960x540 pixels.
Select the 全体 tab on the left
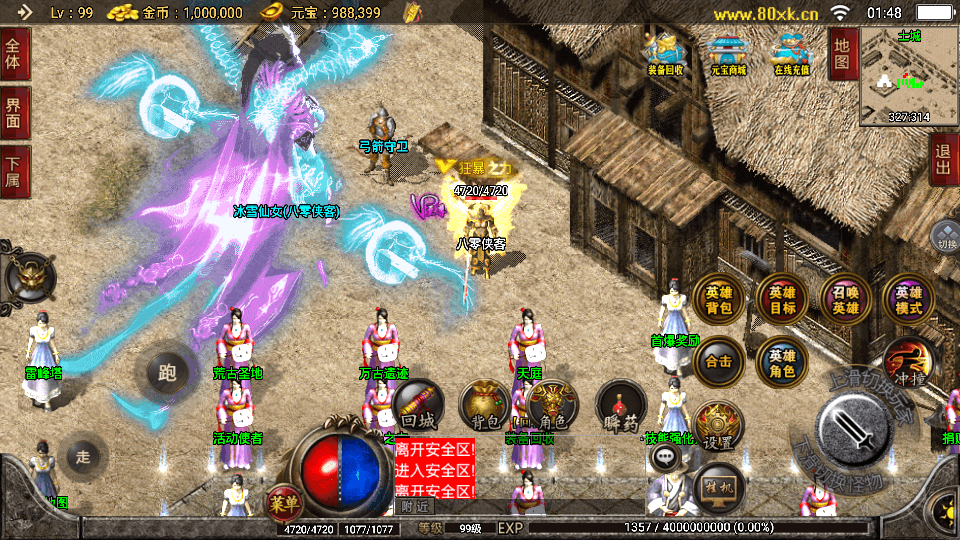[x=15, y=55]
